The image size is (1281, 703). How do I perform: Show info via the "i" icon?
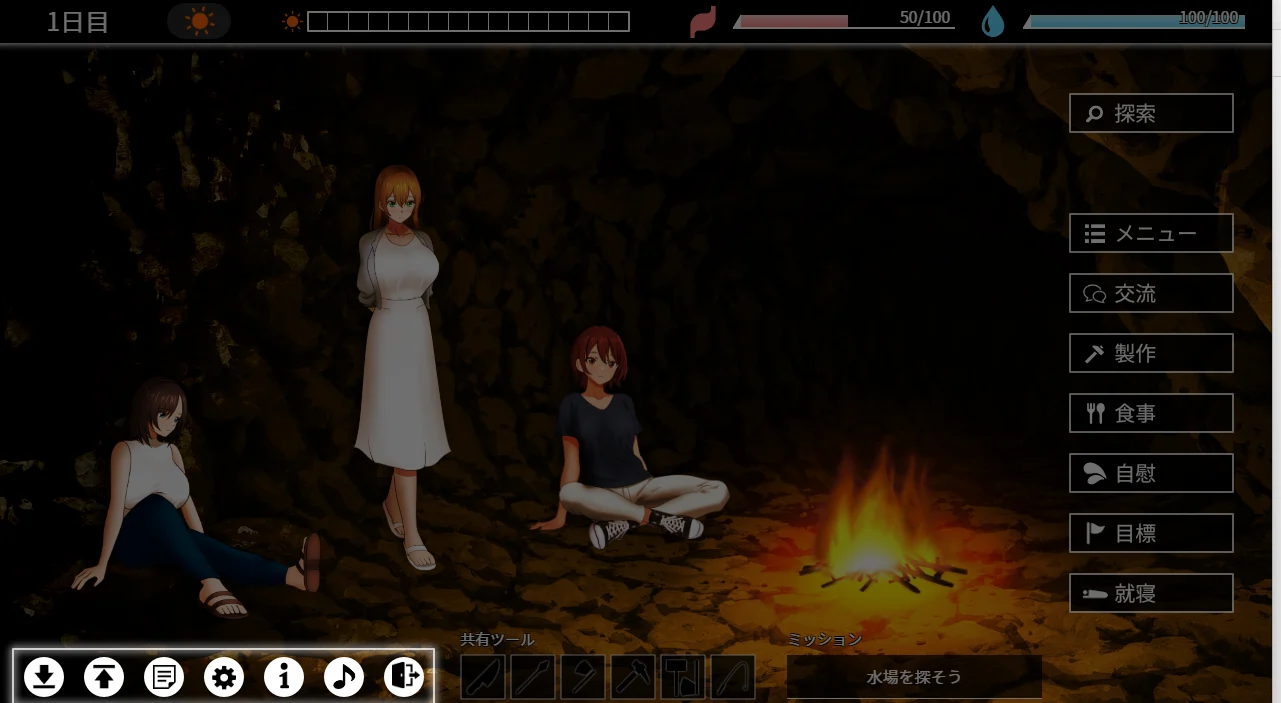[284, 677]
